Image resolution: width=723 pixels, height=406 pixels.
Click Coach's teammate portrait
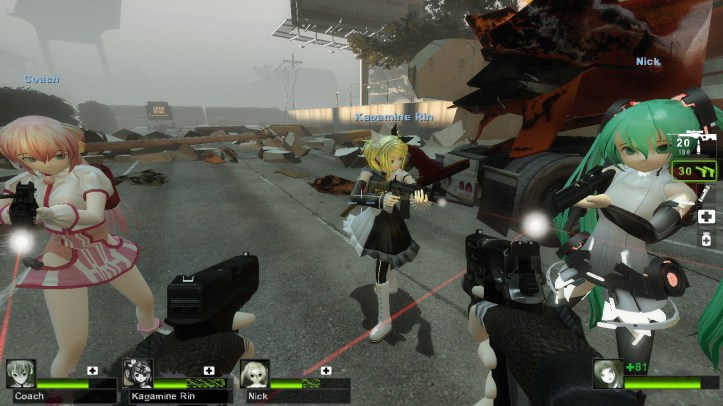click(x=21, y=373)
